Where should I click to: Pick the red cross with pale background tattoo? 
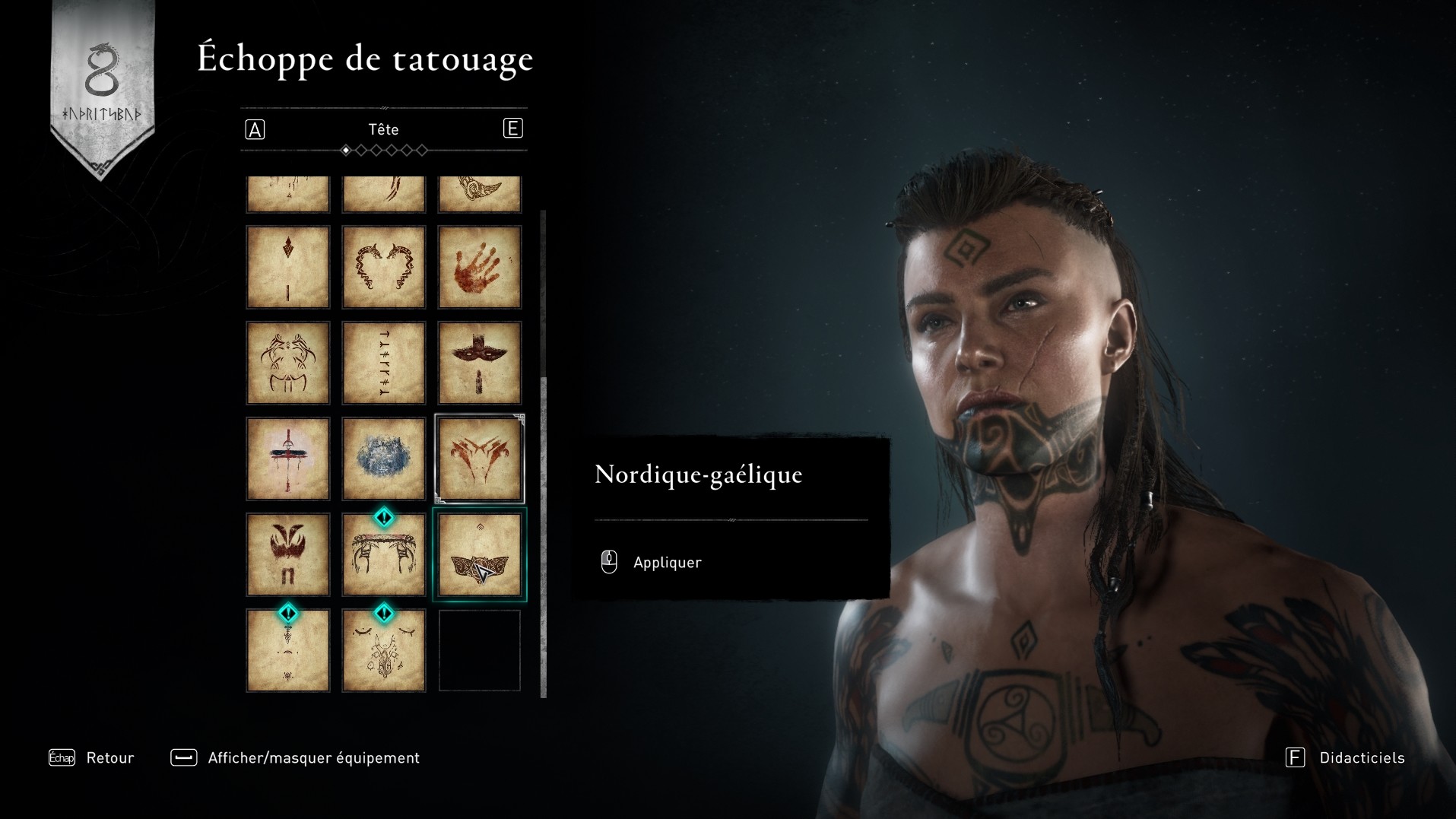287,459
